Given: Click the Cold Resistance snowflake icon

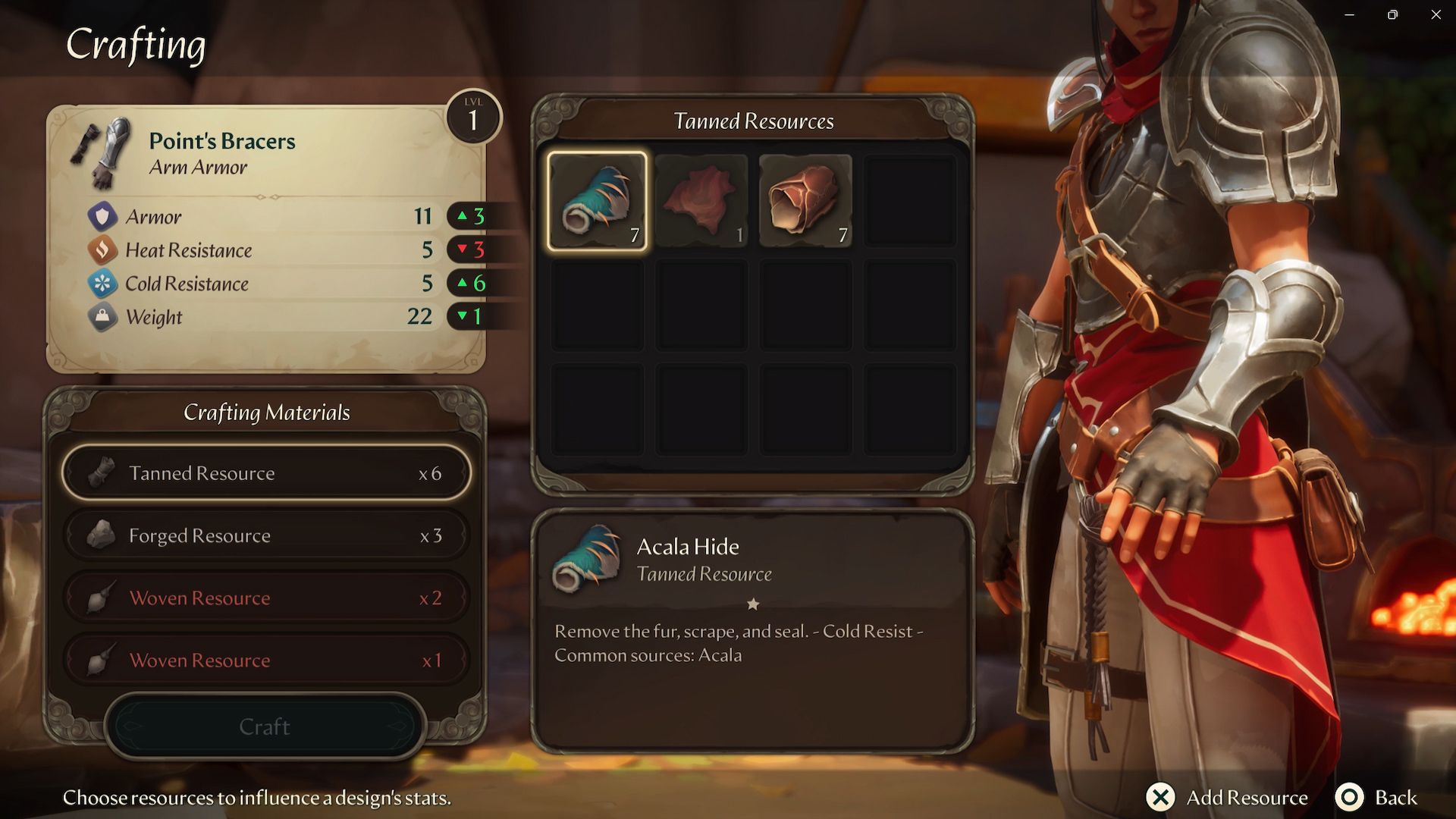Looking at the screenshot, I should pos(103,284).
